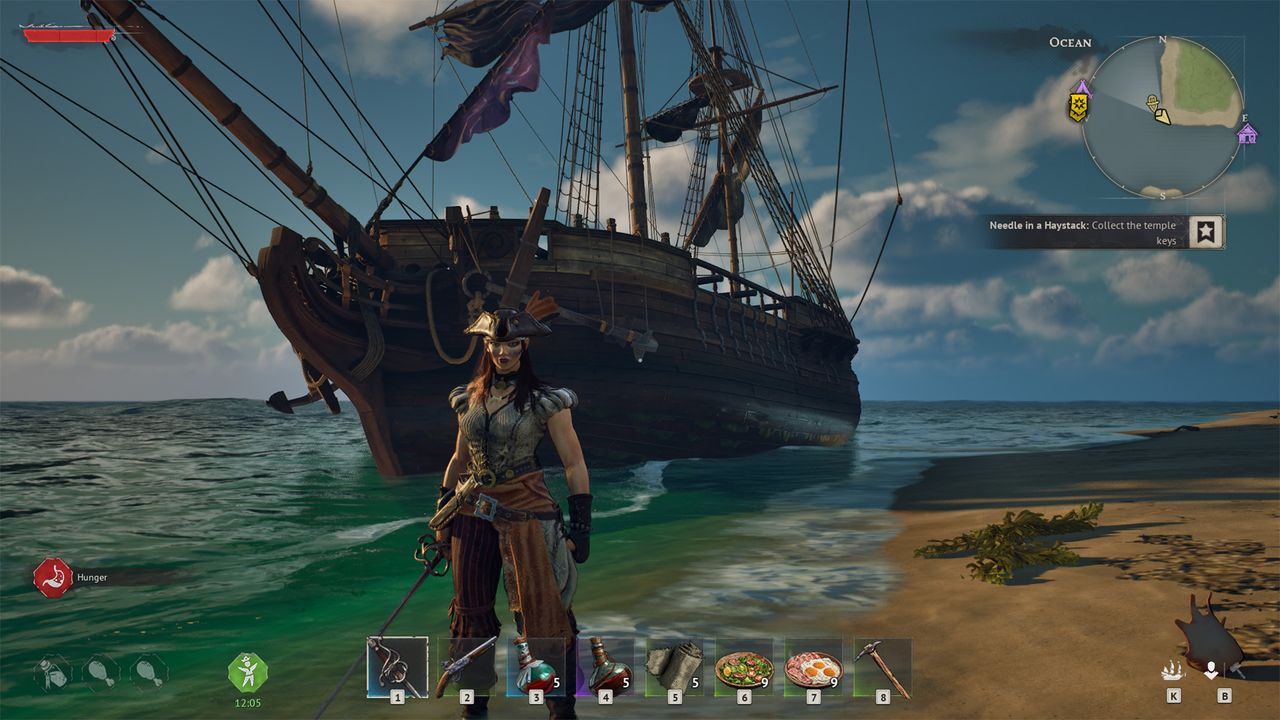Image resolution: width=1280 pixels, height=720 pixels.
Task: Click the purple tent marker beside the minimap
Action: [x=1083, y=87]
